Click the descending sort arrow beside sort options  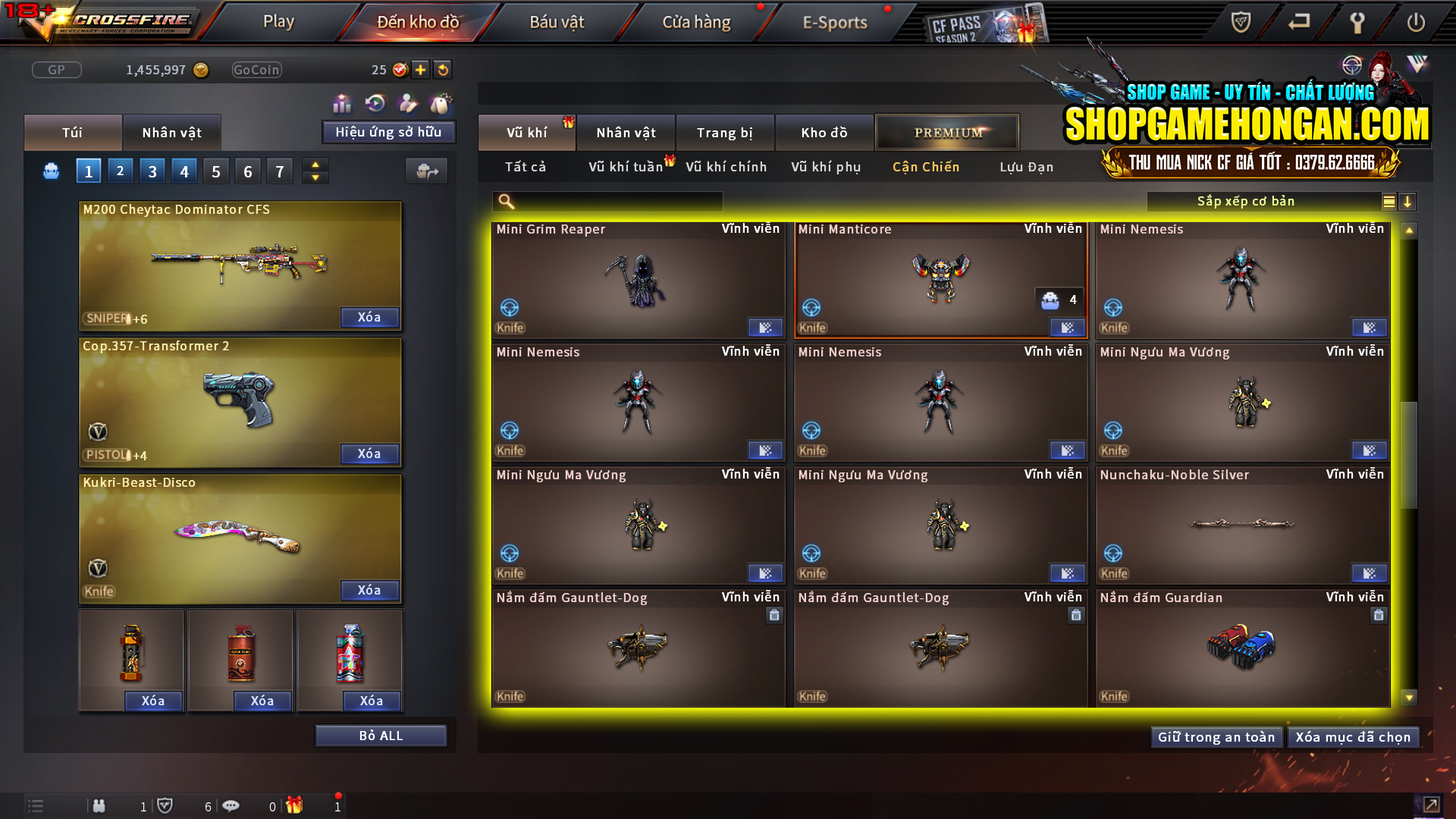tap(1408, 201)
